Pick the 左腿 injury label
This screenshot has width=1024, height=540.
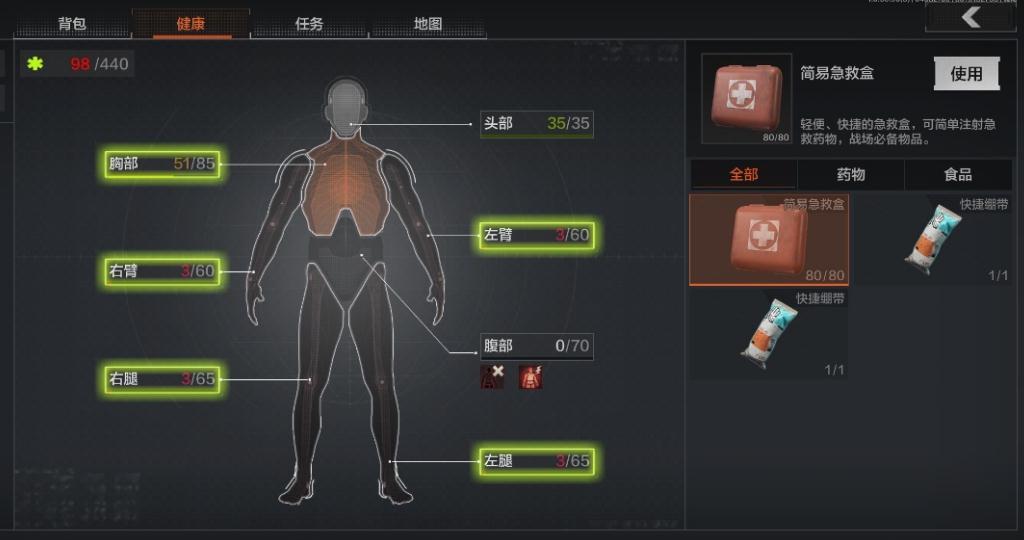point(536,461)
